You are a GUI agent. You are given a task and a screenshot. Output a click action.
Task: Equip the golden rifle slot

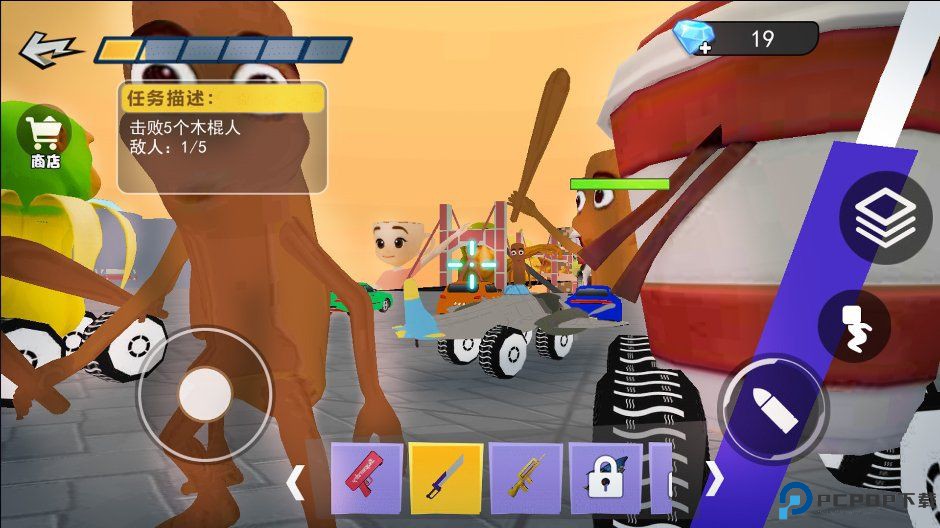(525, 477)
